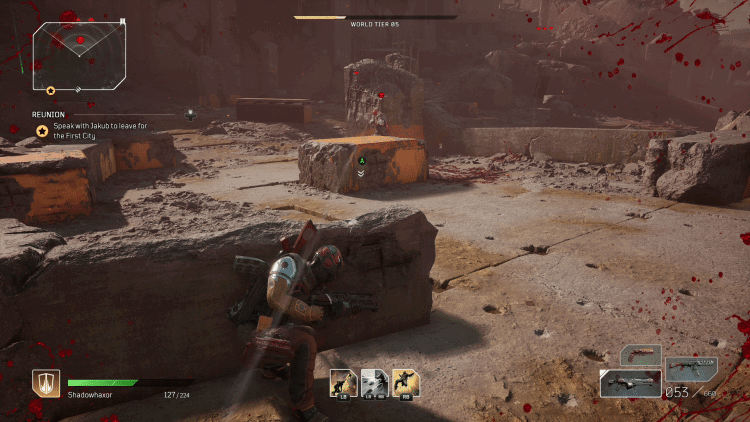Activate the middle grey skill icon

(374, 382)
